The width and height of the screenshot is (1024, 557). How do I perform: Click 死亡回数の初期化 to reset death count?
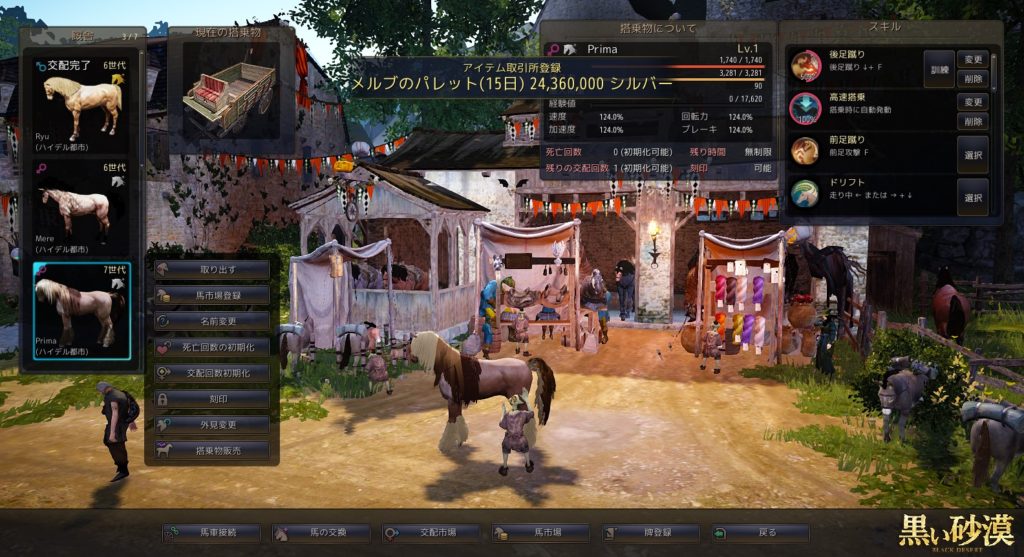(212, 347)
